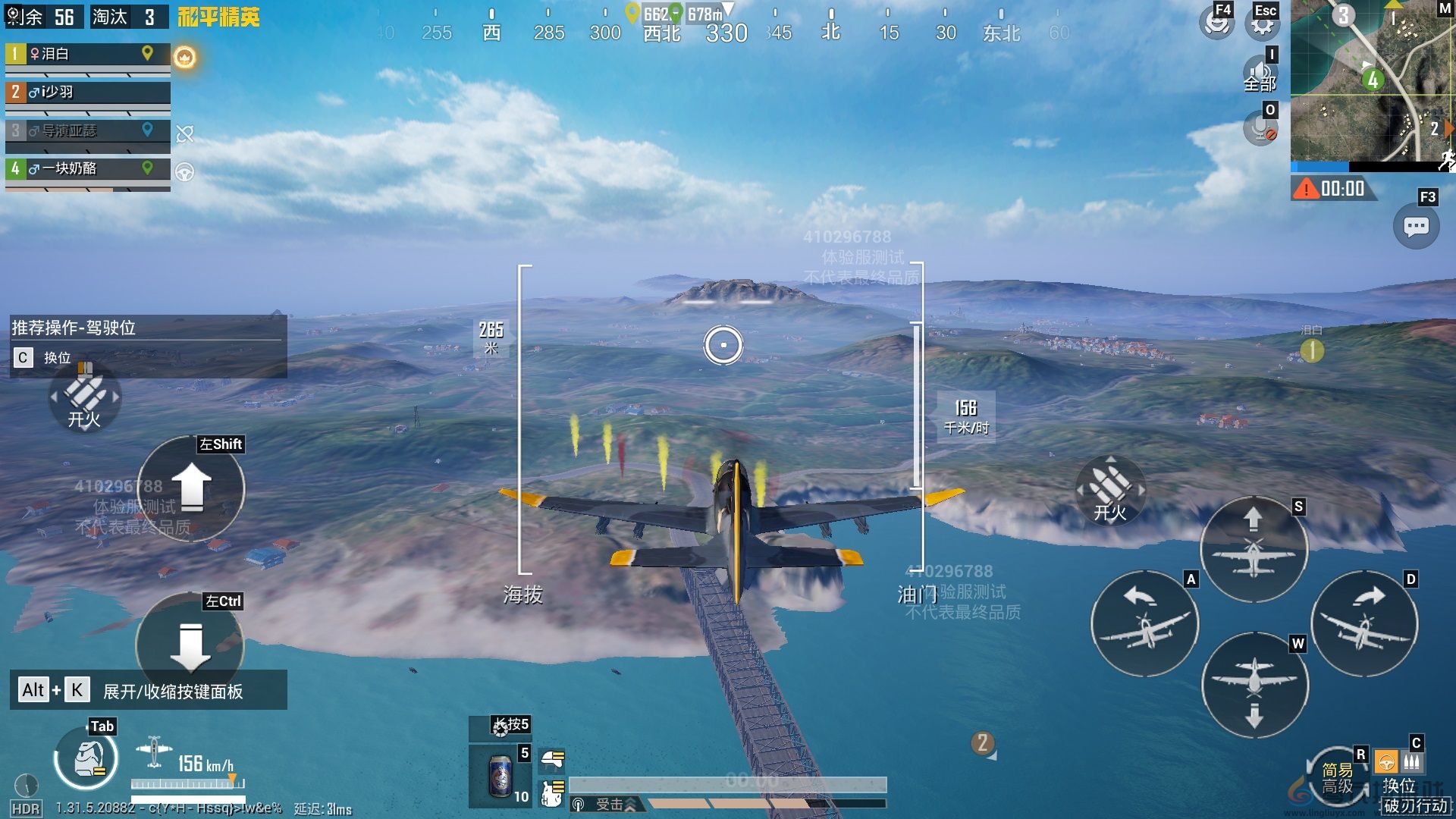1456x819 pixels.
Task: Select the steering wheel driver seat icon
Action: click(x=1386, y=761)
